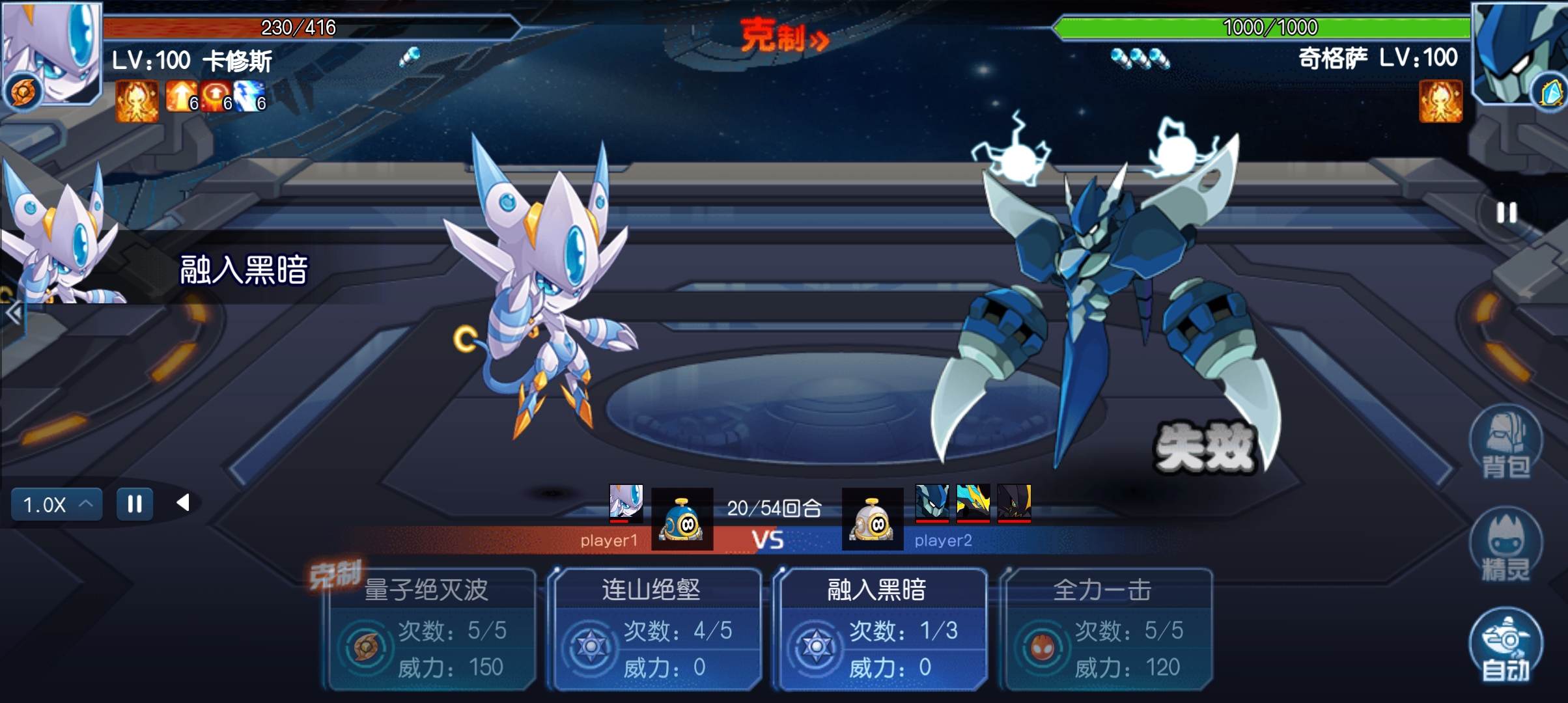Image resolution: width=1568 pixels, height=703 pixels.
Task: Inspect the enemy's flame status icon
Action: [x=1440, y=101]
